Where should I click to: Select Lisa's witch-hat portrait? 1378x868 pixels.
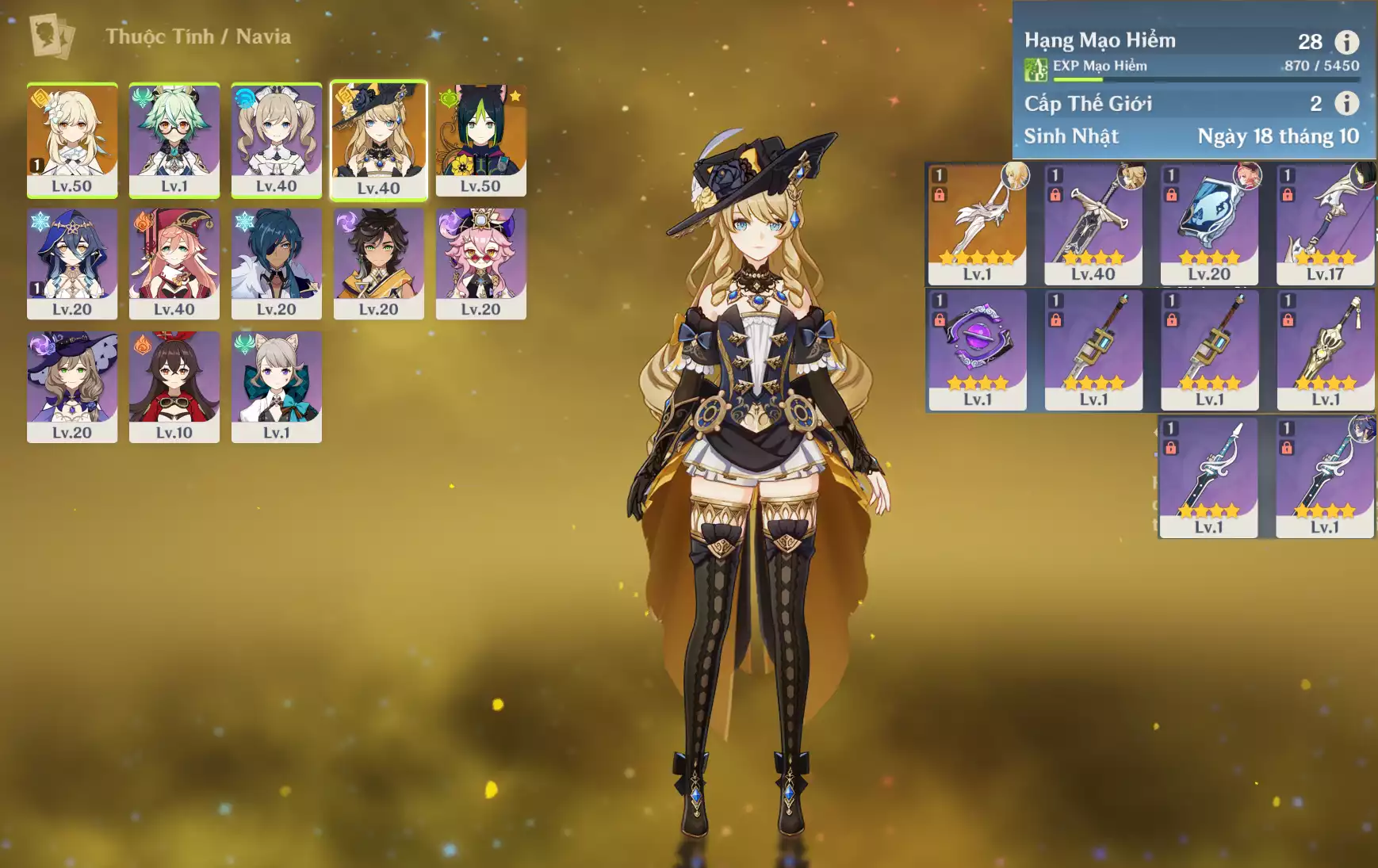tap(72, 387)
